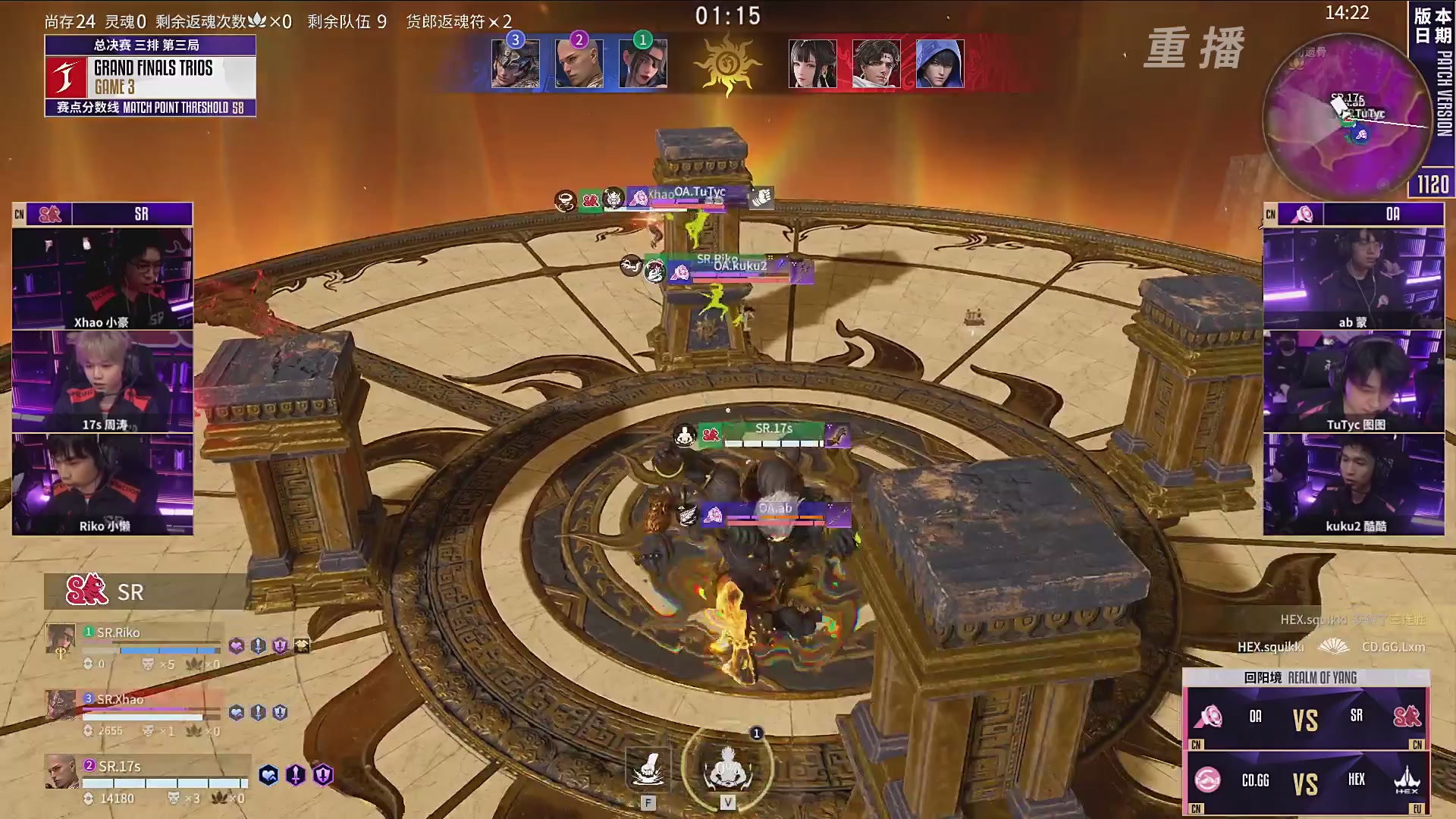Image resolution: width=1456 pixels, height=819 pixels.
Task: Choose SR.Riko in the team roster
Action: (x=118, y=632)
